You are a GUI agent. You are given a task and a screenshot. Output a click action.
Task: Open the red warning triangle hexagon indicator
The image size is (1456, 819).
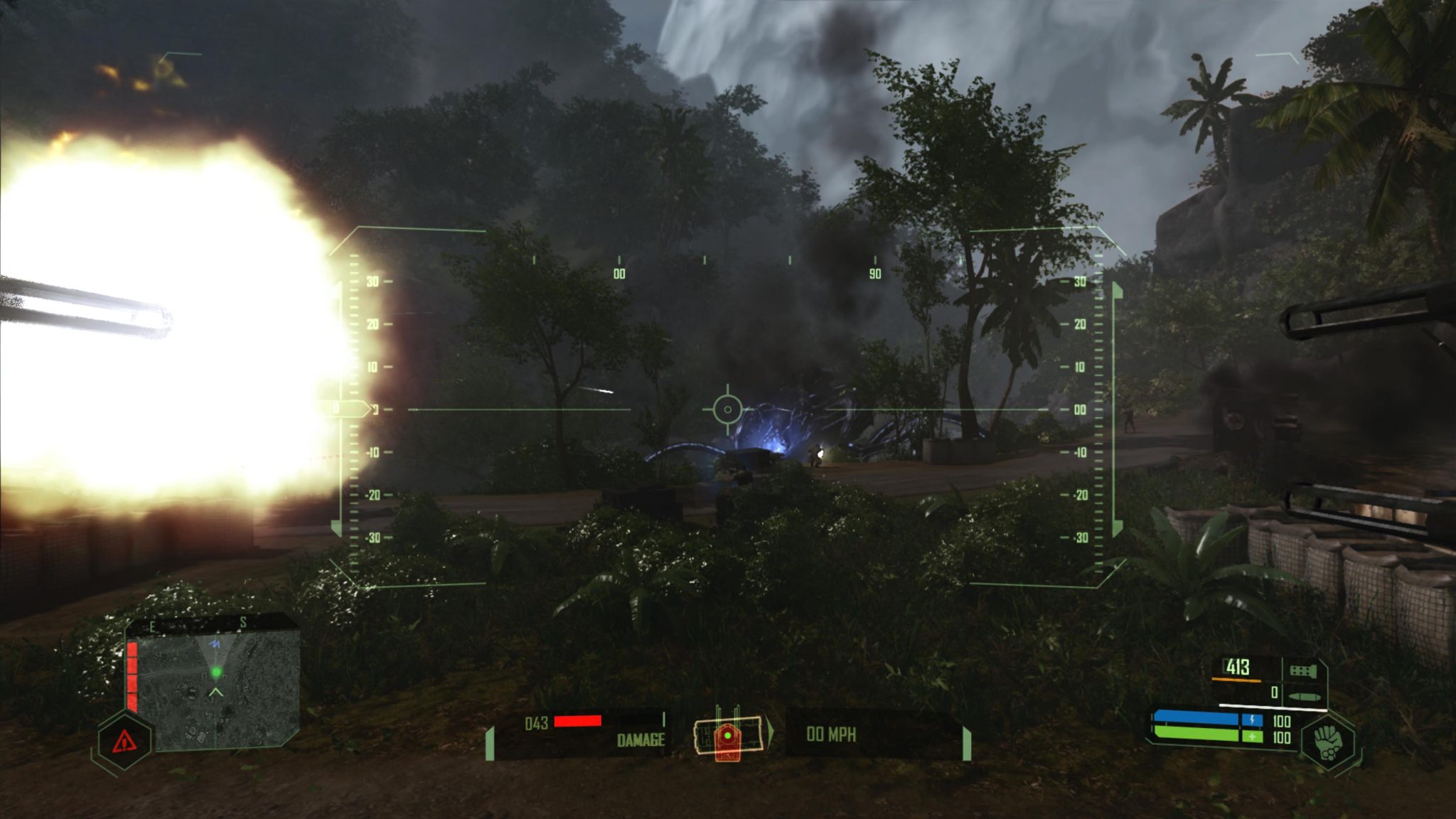coord(125,742)
